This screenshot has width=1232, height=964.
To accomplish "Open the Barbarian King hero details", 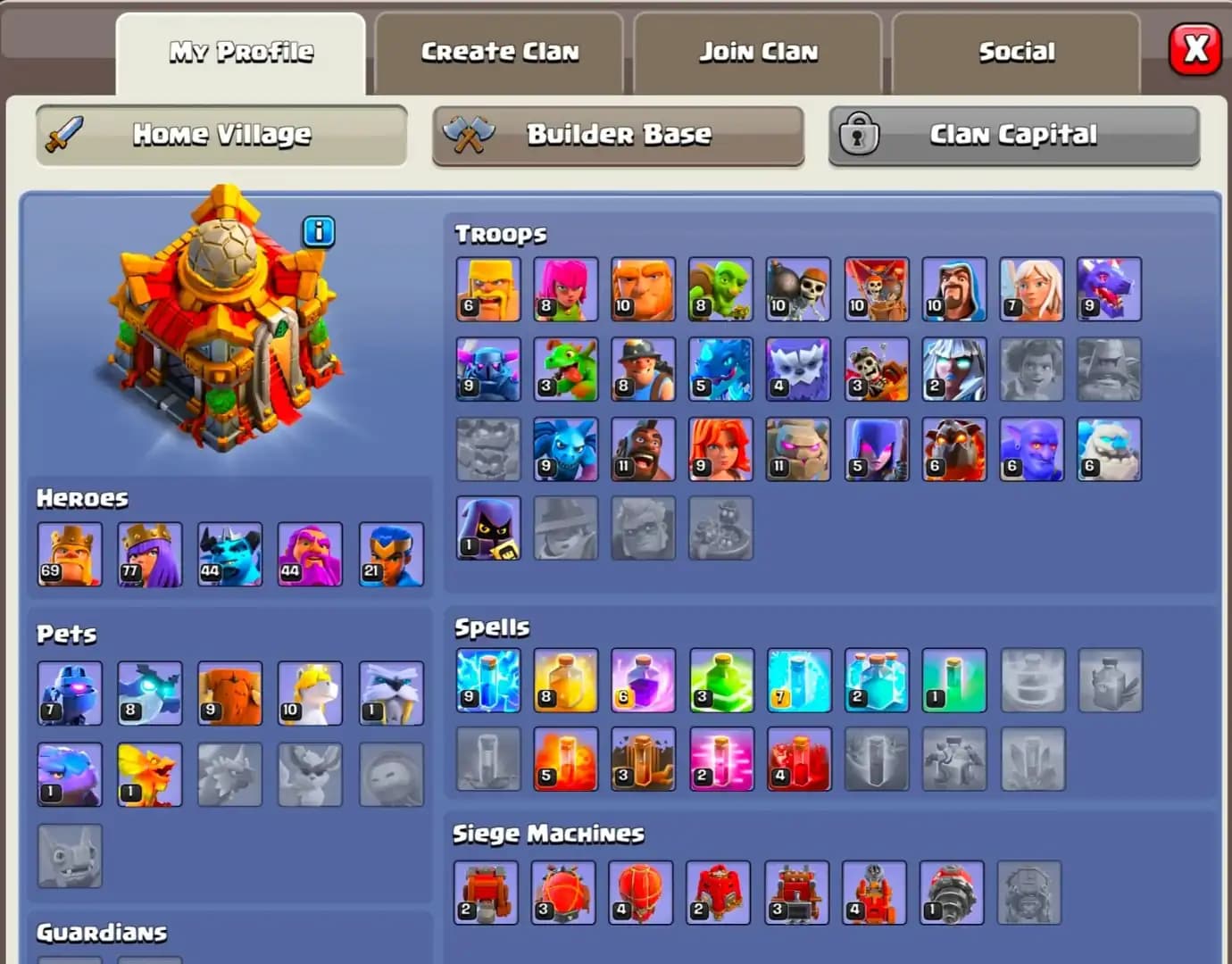I will pos(71,554).
